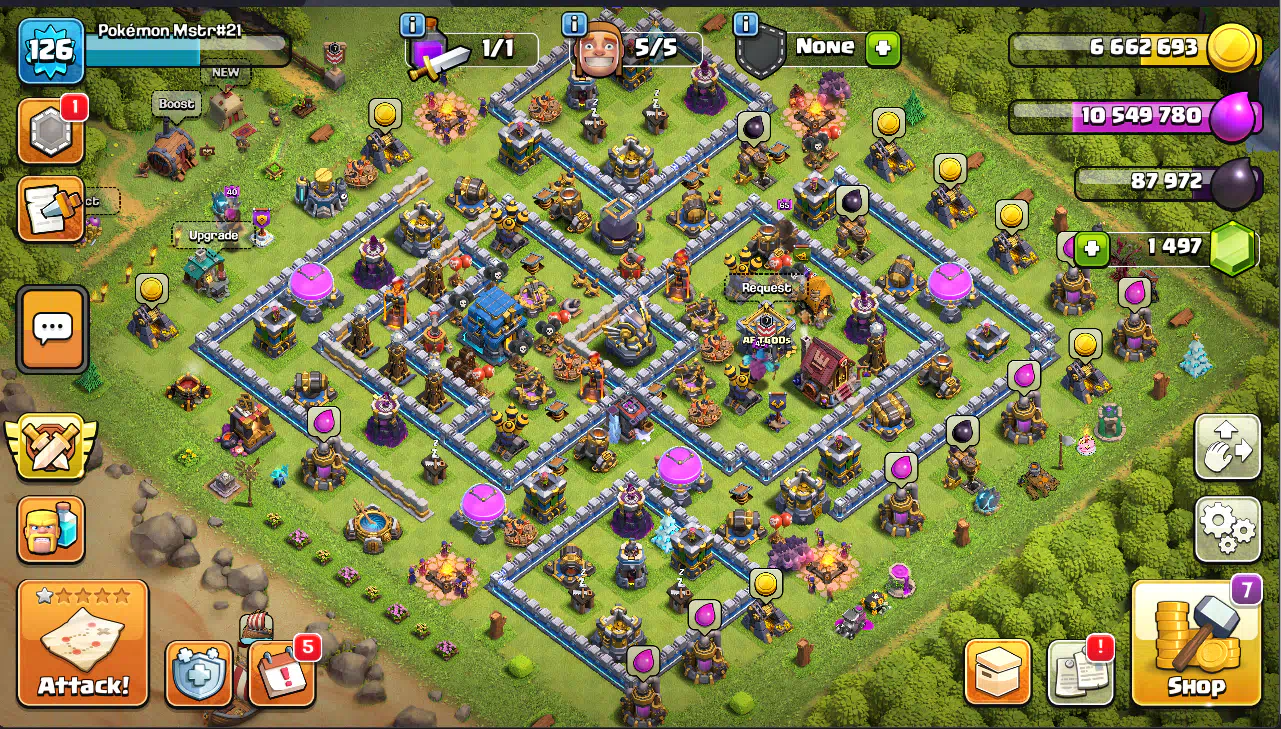
Task: Open the magic items storage box button
Action: (x=997, y=672)
